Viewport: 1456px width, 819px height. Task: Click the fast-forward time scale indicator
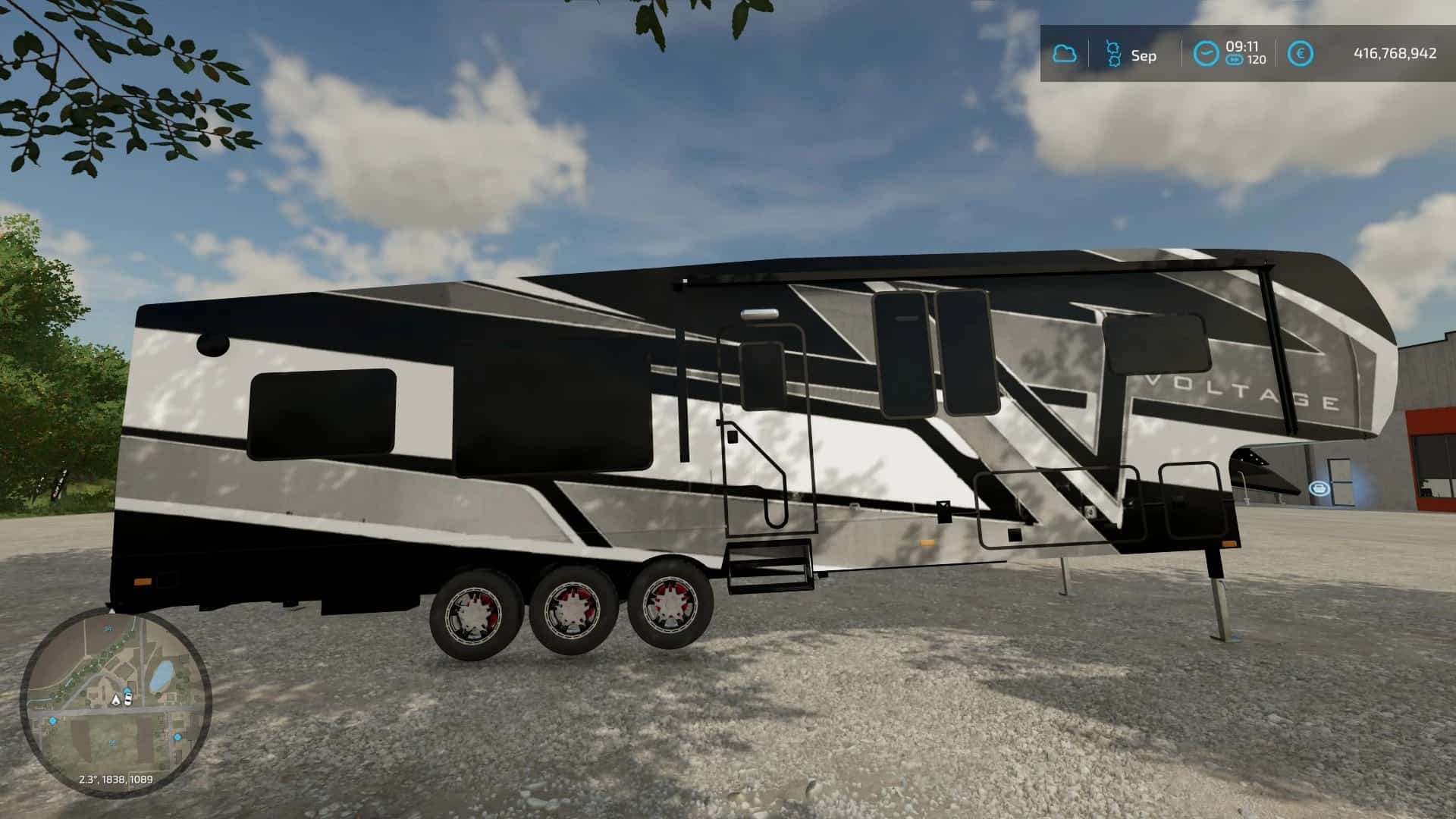pos(1235,59)
